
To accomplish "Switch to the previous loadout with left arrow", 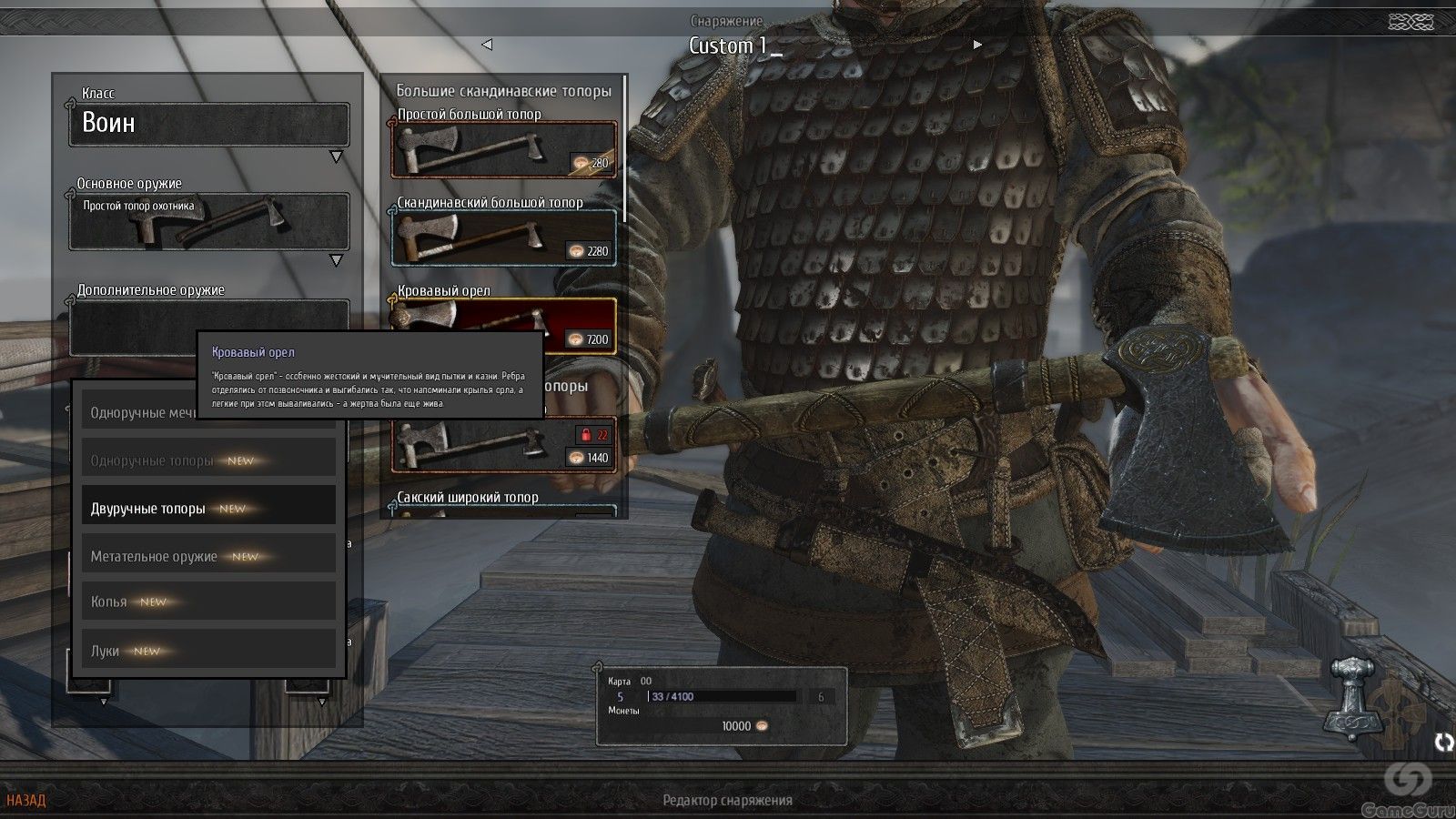I will point(487,45).
